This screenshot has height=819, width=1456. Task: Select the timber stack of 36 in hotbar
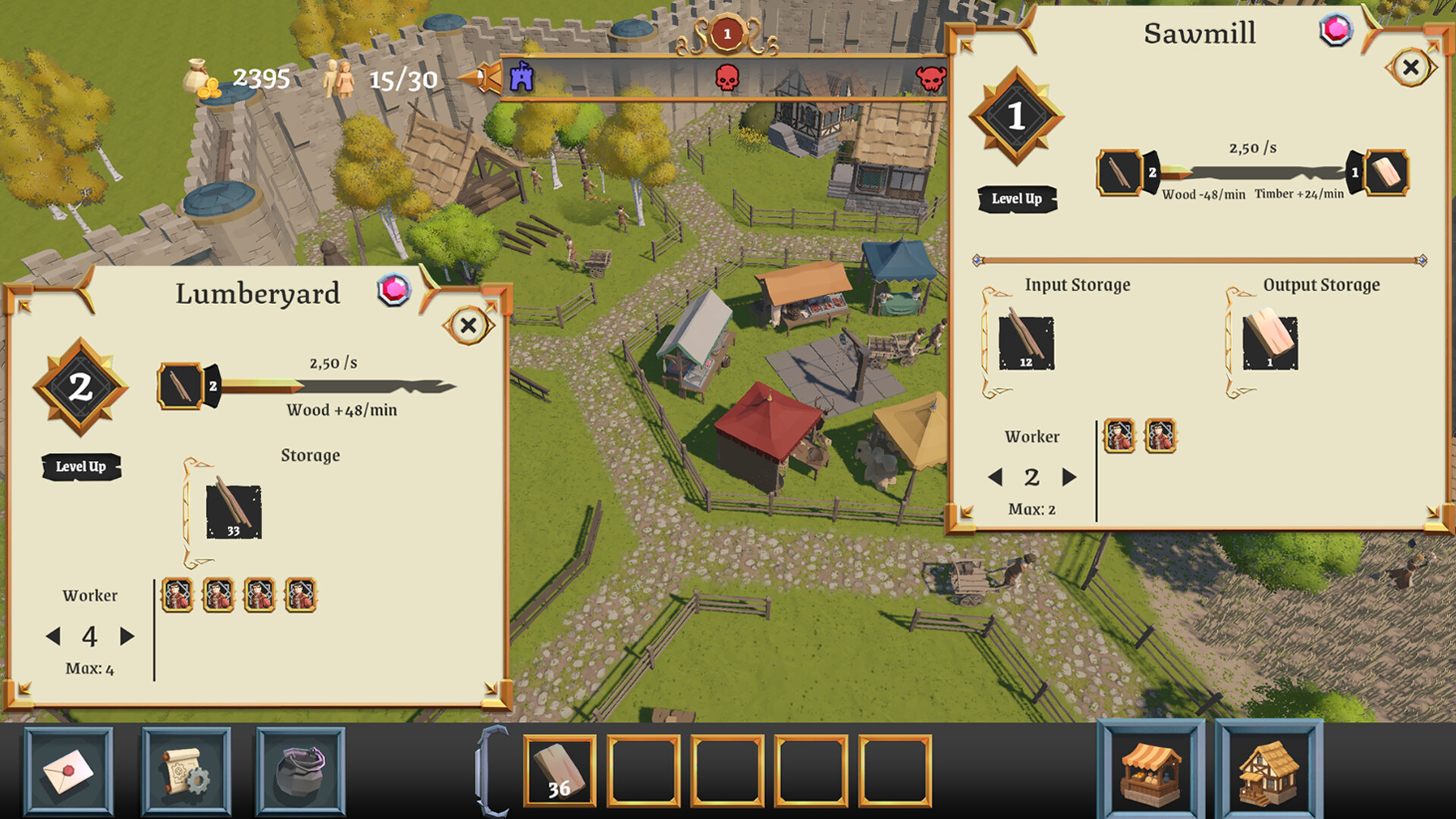point(560,771)
